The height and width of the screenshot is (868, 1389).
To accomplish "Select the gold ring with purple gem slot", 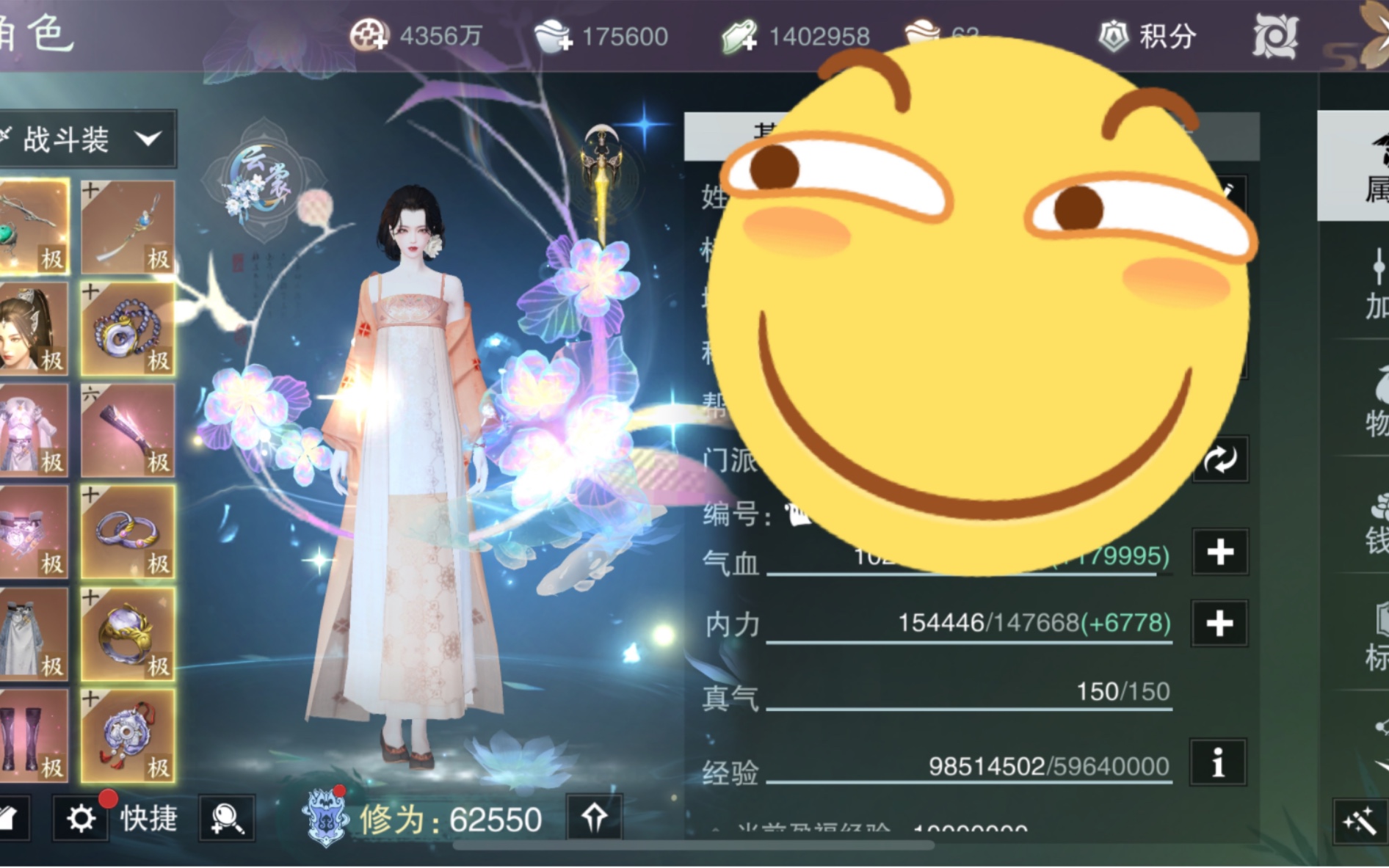I will (128, 635).
